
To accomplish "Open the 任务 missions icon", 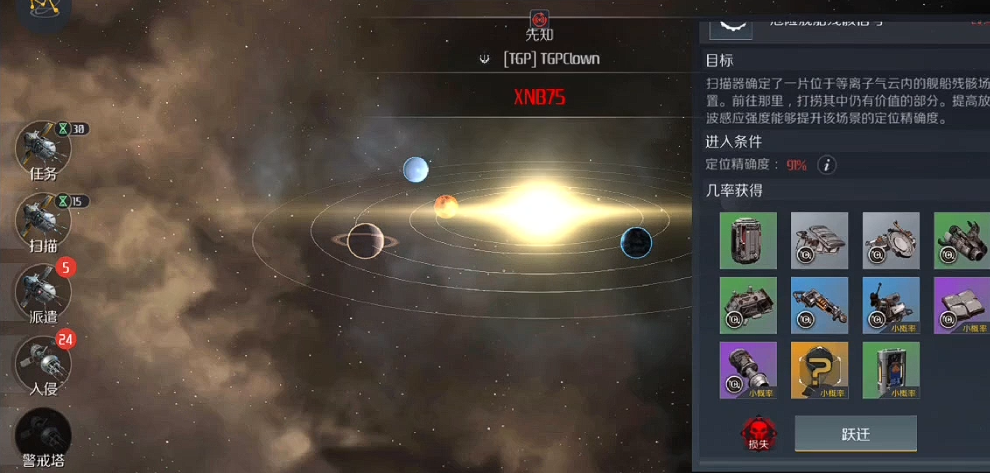I will [43, 150].
